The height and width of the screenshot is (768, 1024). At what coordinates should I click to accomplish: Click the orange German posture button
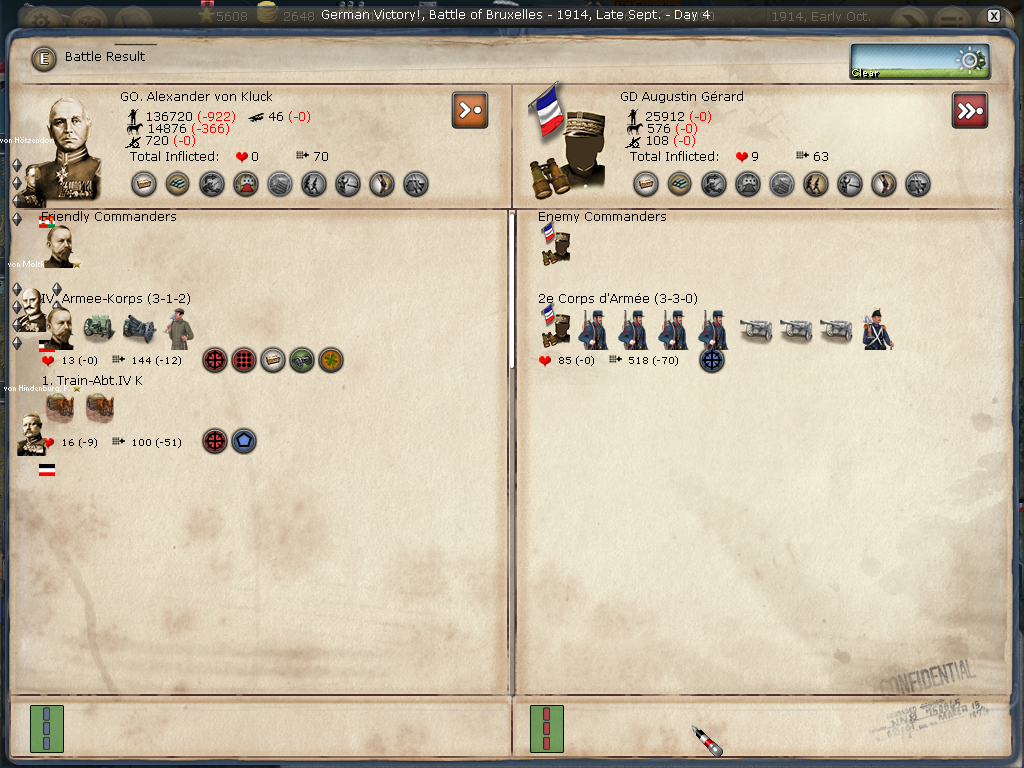tap(469, 110)
